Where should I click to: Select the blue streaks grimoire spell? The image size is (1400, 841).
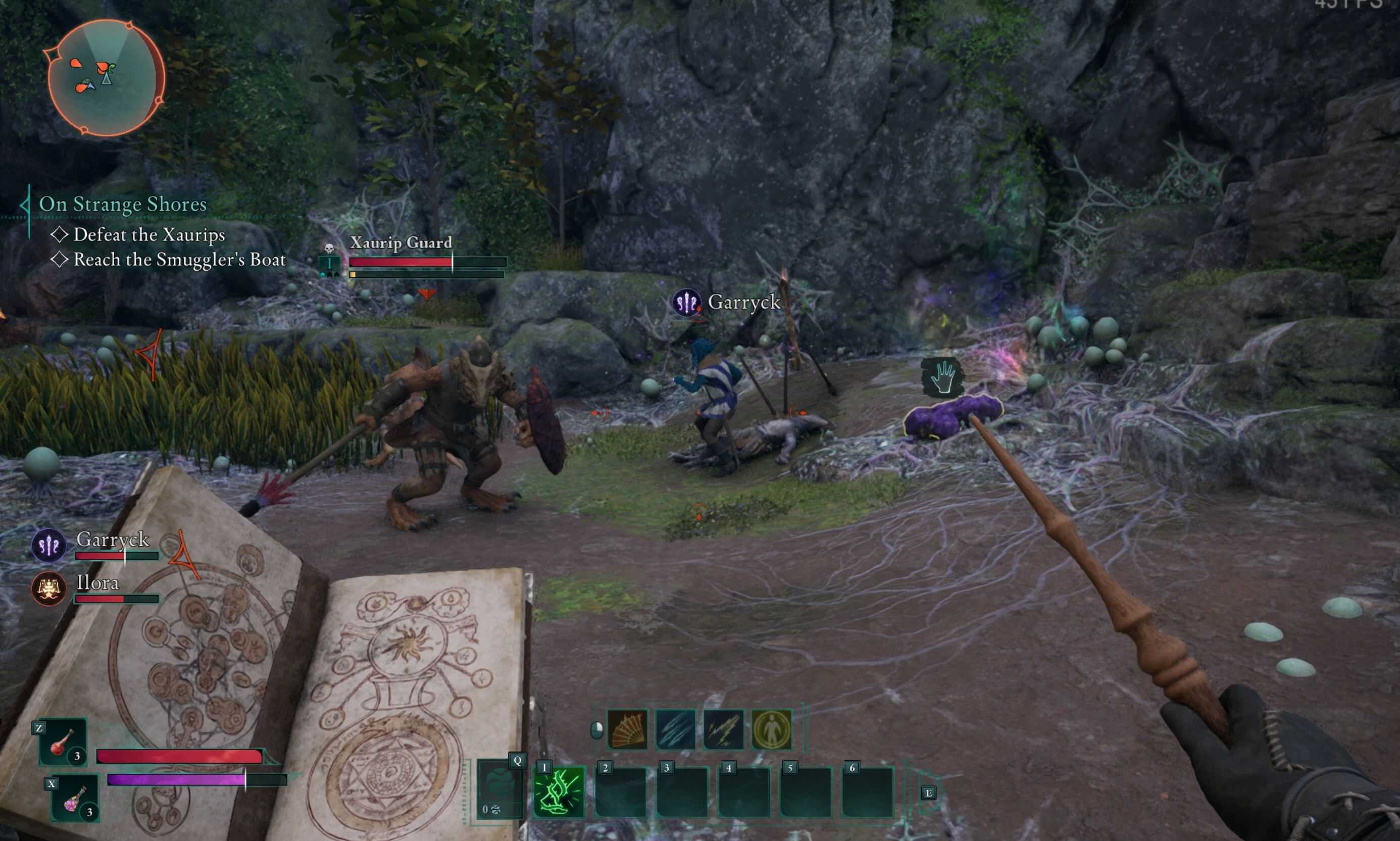coord(675,729)
